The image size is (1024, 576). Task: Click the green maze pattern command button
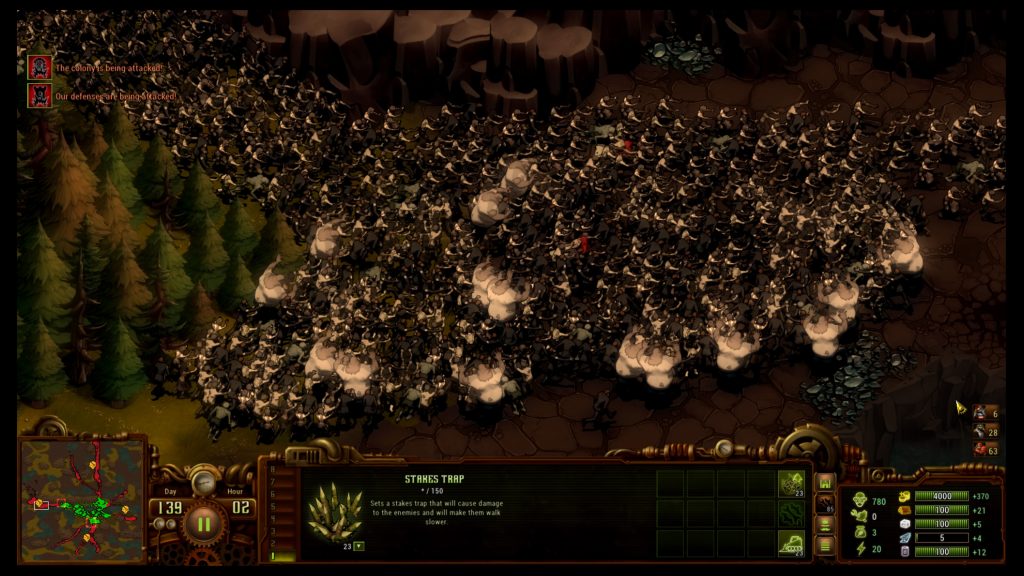[792, 512]
